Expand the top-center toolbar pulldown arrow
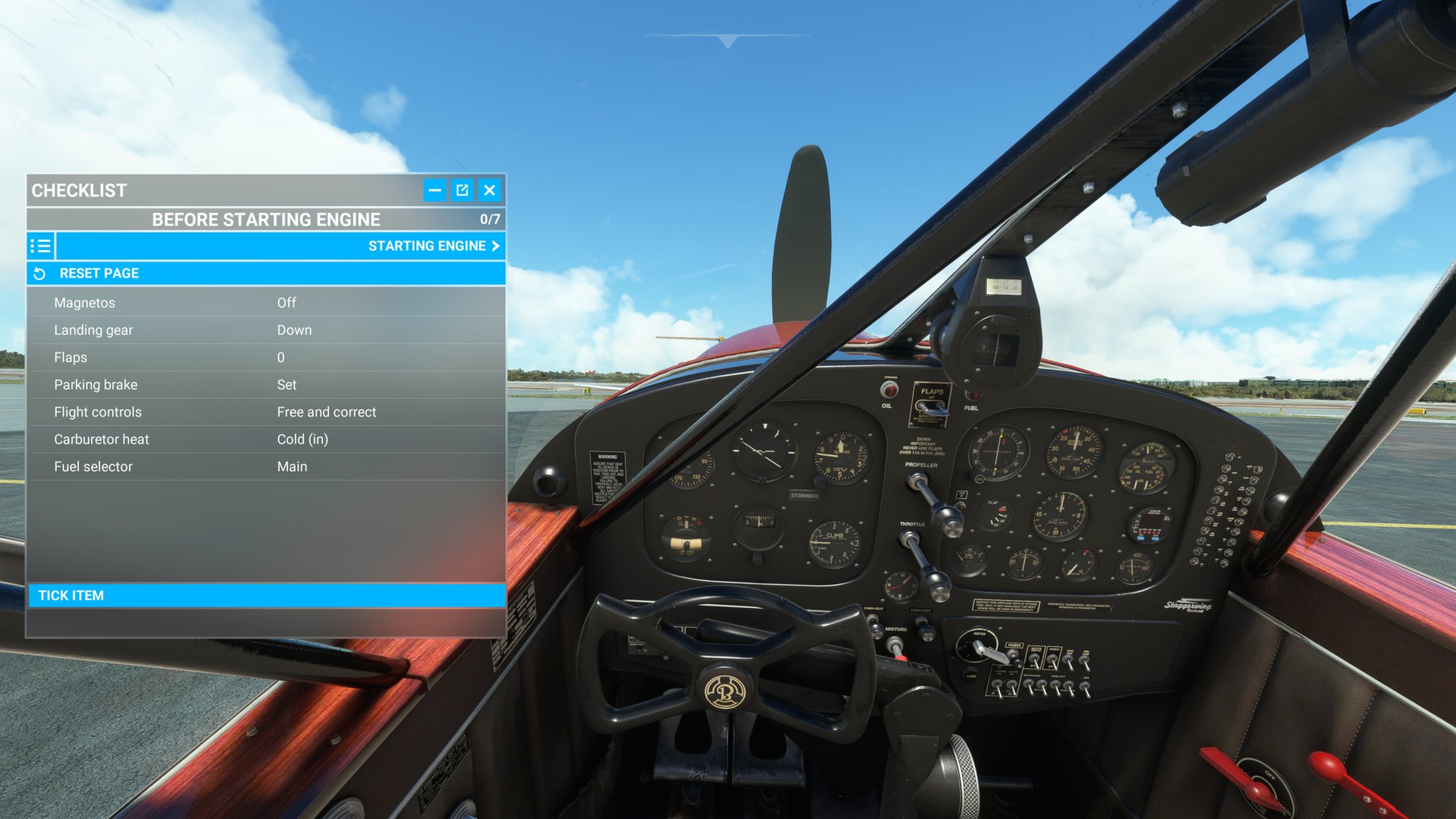The width and height of the screenshot is (1456, 819). pyautogui.click(x=727, y=41)
